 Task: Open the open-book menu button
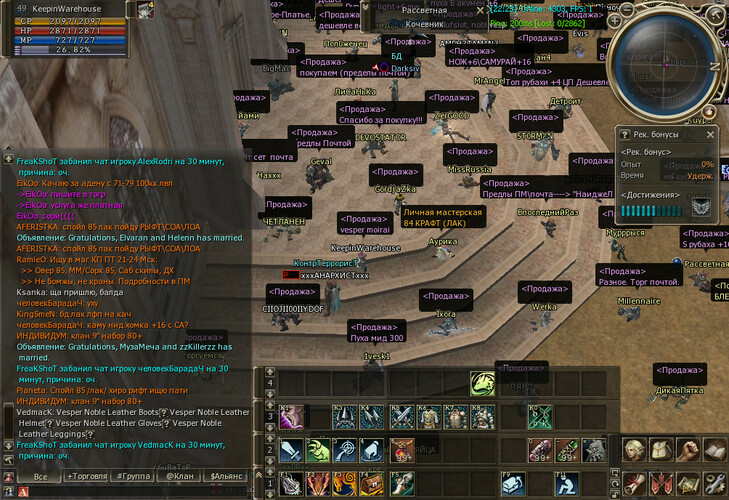click(714, 451)
